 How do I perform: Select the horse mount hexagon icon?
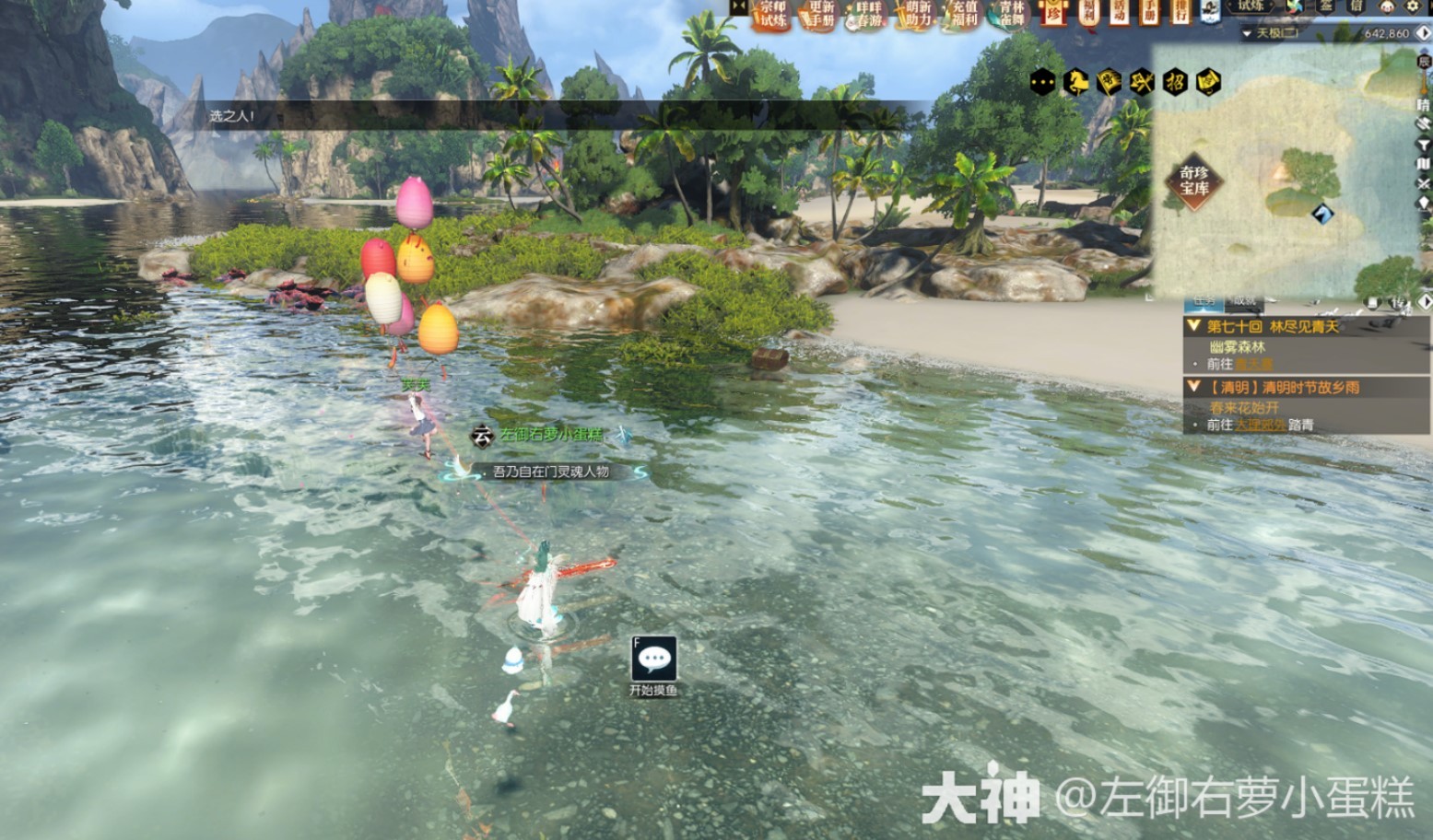tap(1075, 81)
